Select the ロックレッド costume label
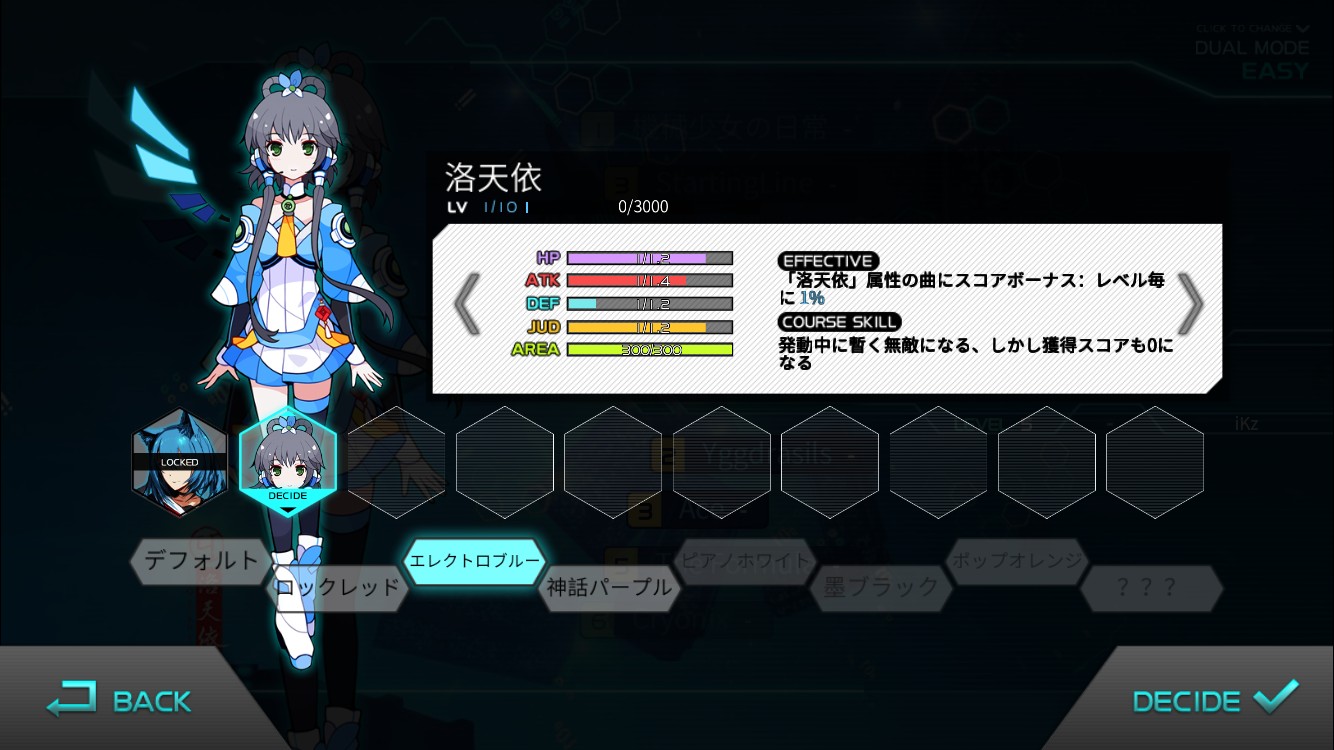Screen dimensions: 1334x750 [335, 589]
